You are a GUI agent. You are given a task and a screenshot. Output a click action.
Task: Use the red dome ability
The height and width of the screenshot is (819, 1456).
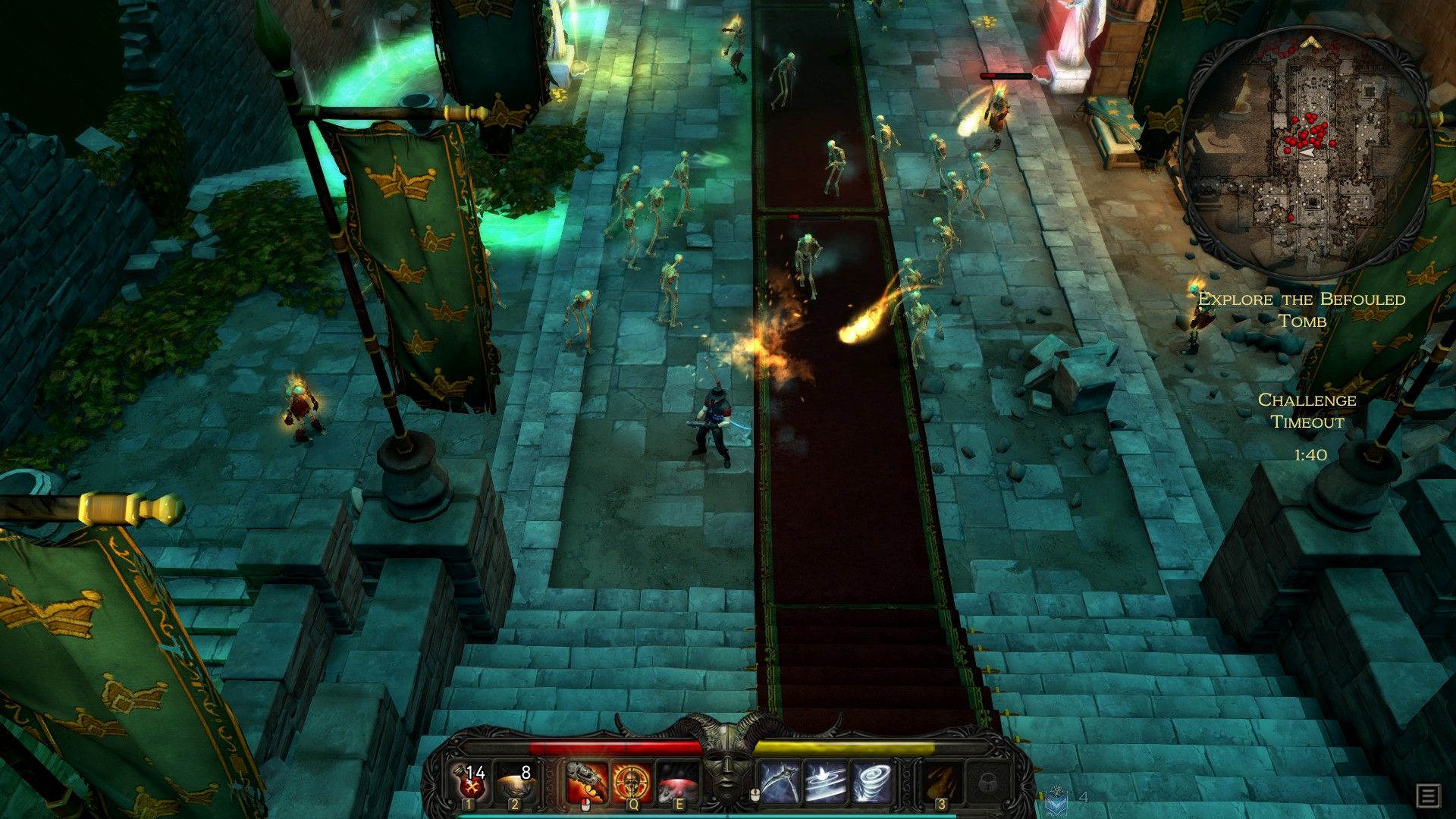point(677,783)
